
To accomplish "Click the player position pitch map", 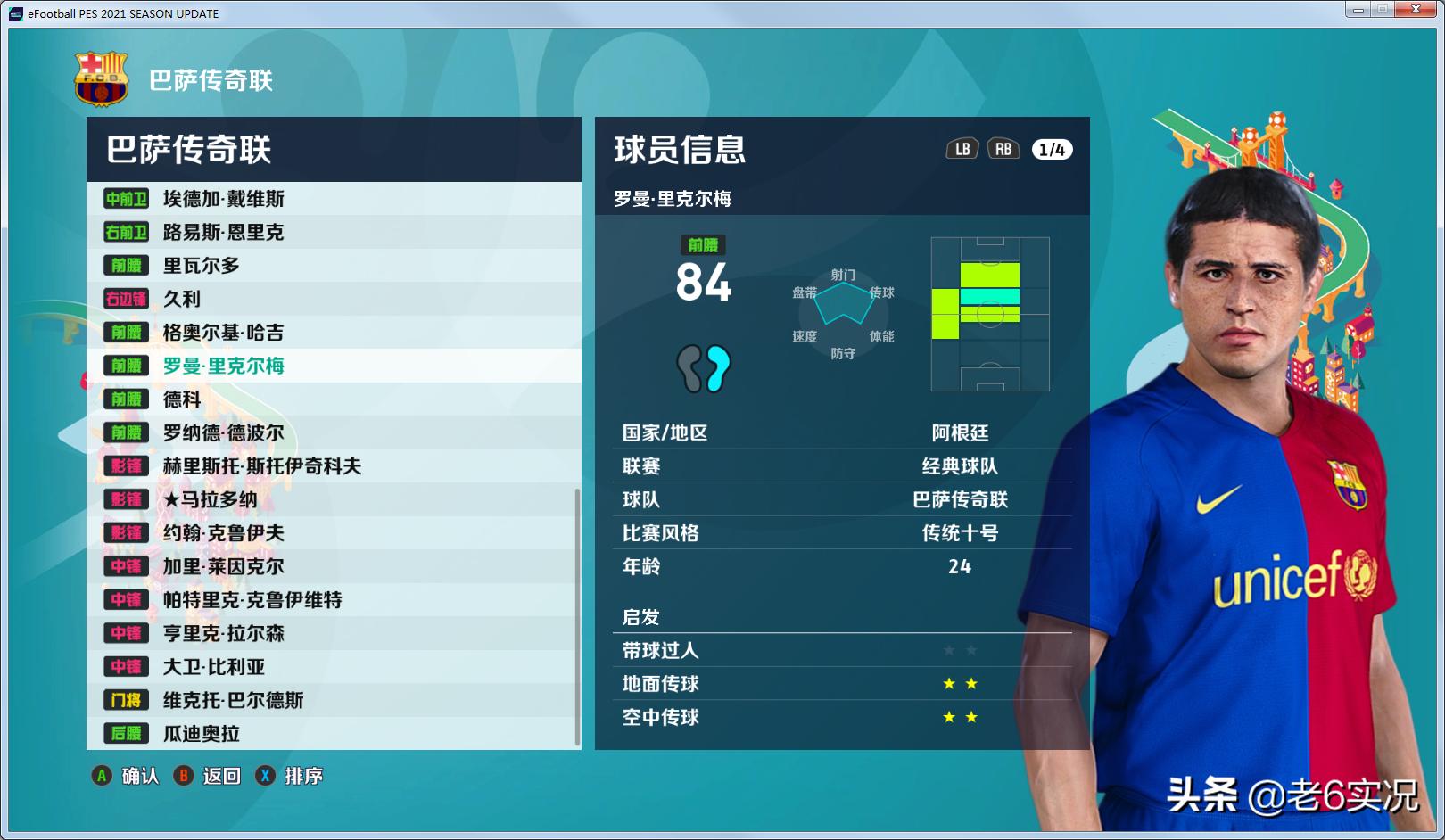I will [990, 314].
